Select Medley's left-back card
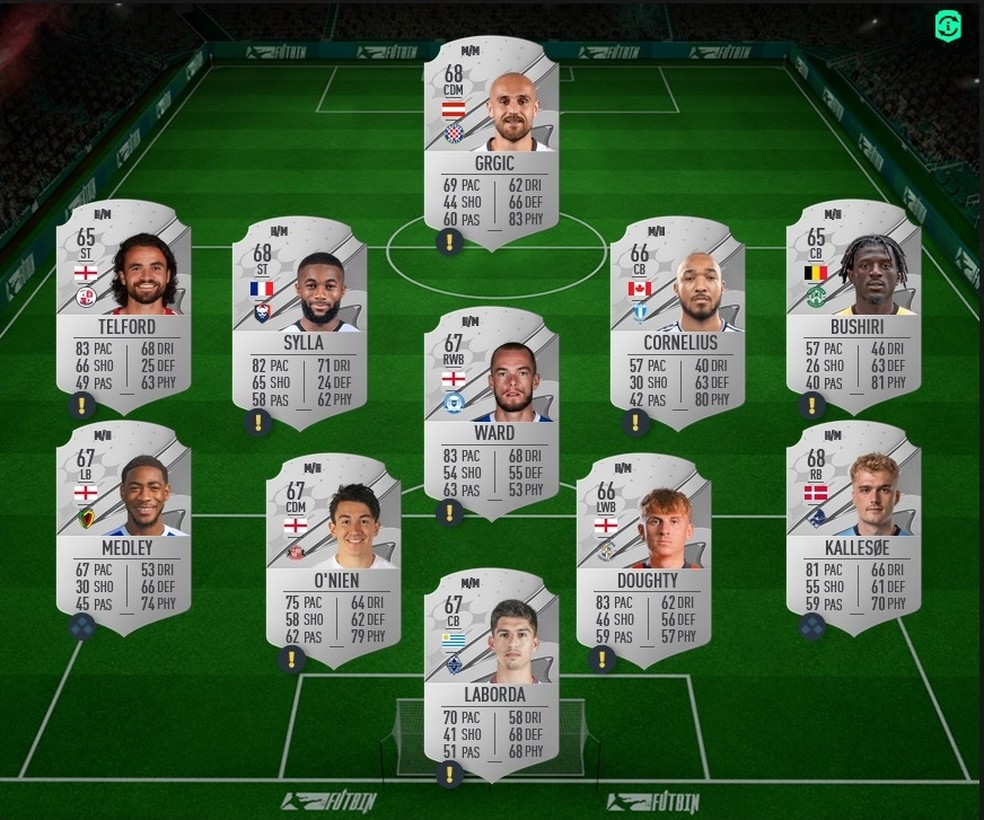The image size is (984, 820). pyautogui.click(x=124, y=520)
